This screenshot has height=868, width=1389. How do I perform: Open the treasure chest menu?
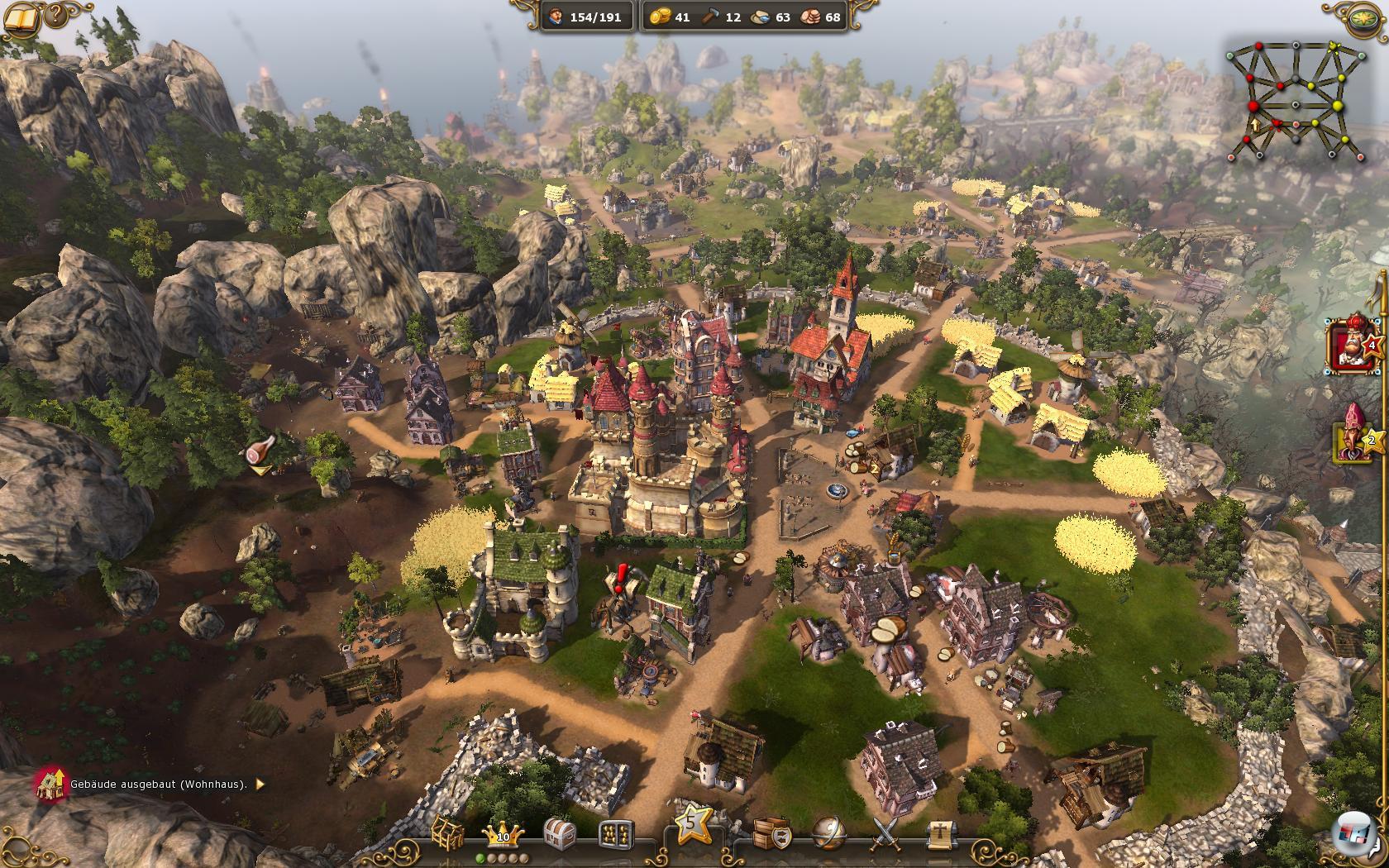(x=560, y=835)
